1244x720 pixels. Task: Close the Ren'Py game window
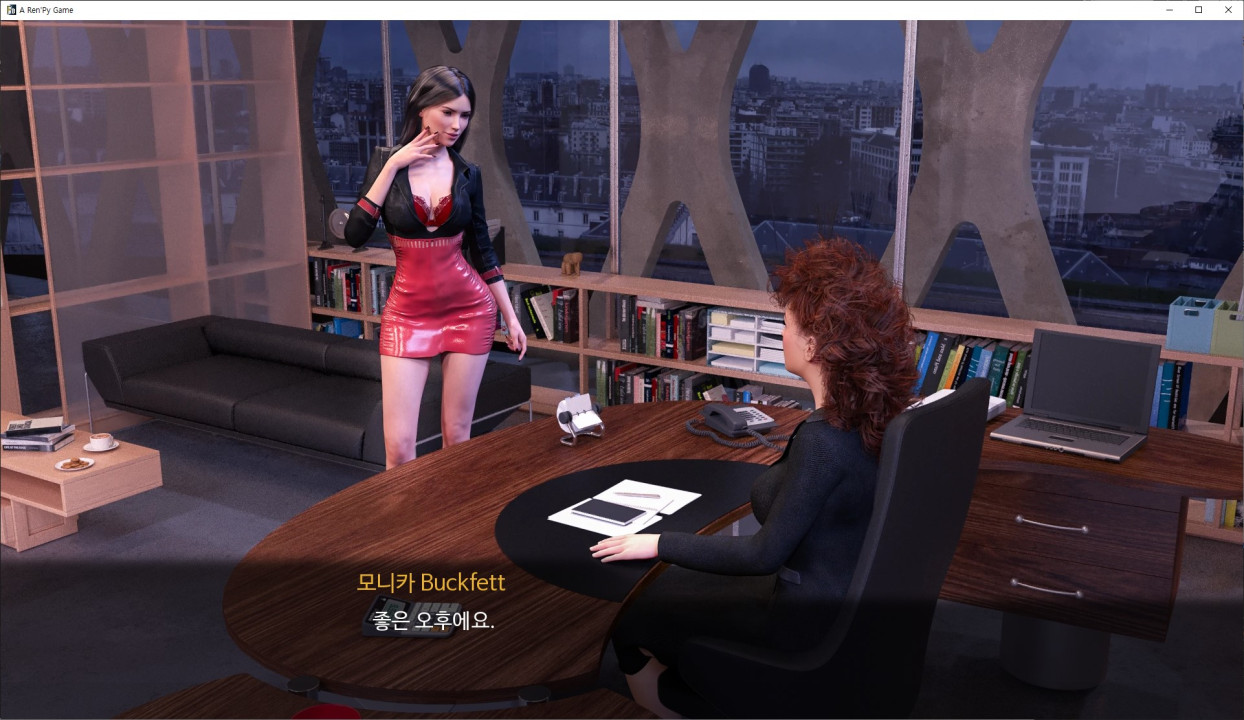[x=1226, y=10]
